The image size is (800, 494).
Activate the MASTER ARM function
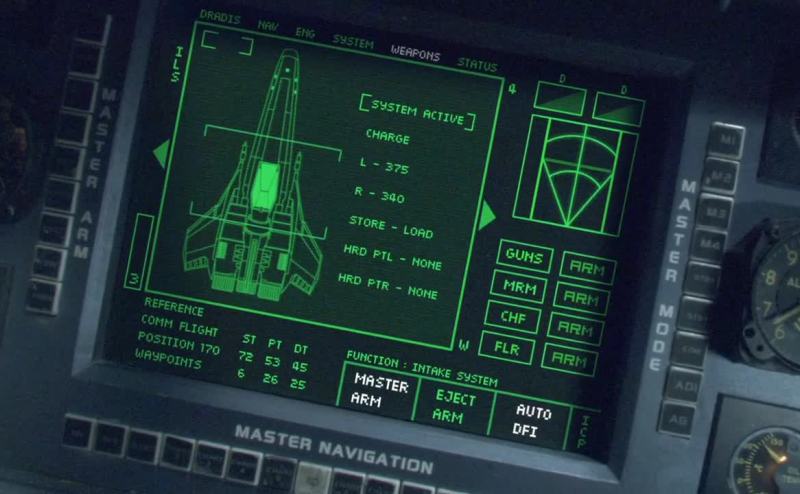tap(381, 389)
